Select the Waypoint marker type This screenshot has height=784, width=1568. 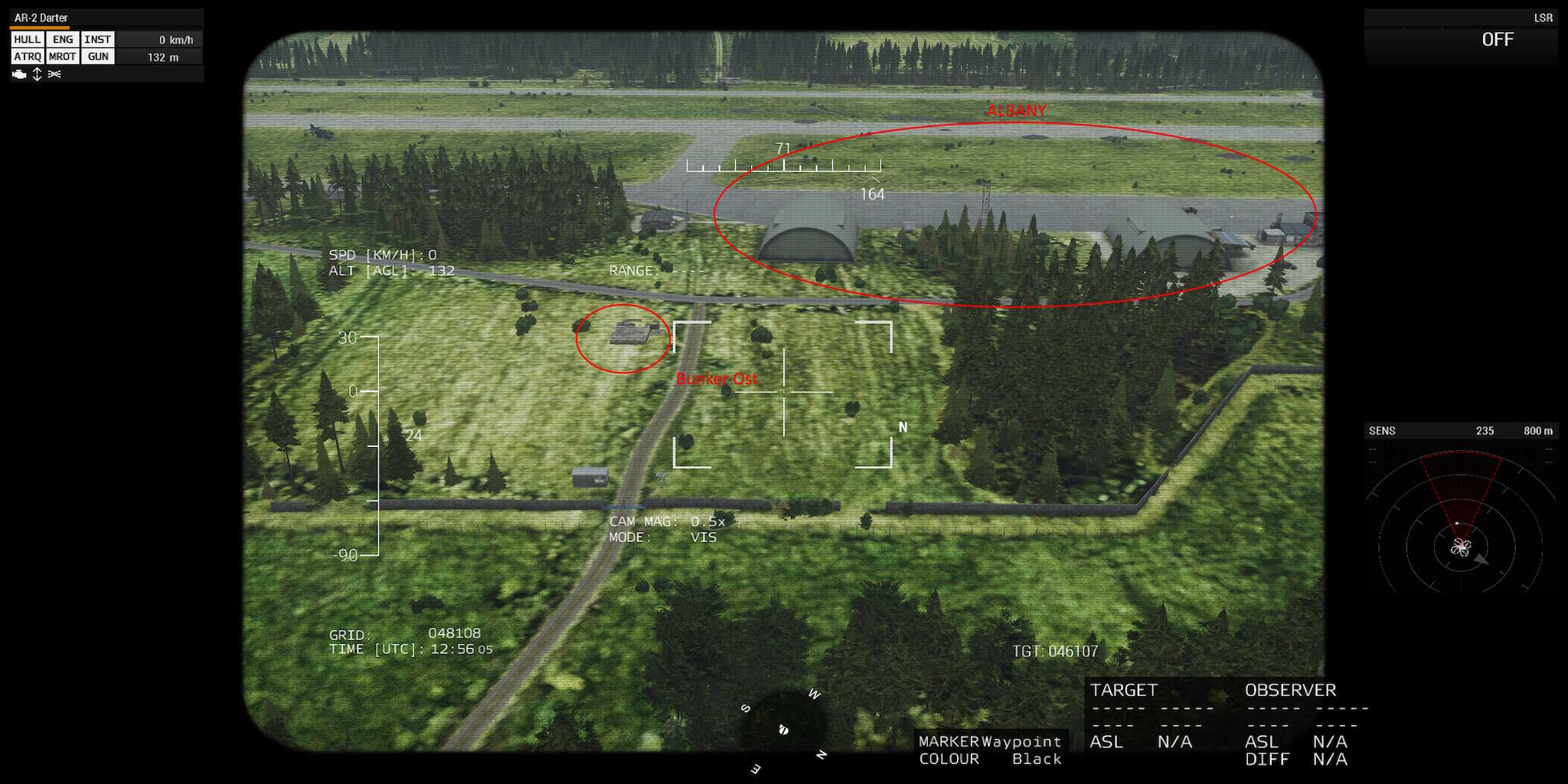1021,741
